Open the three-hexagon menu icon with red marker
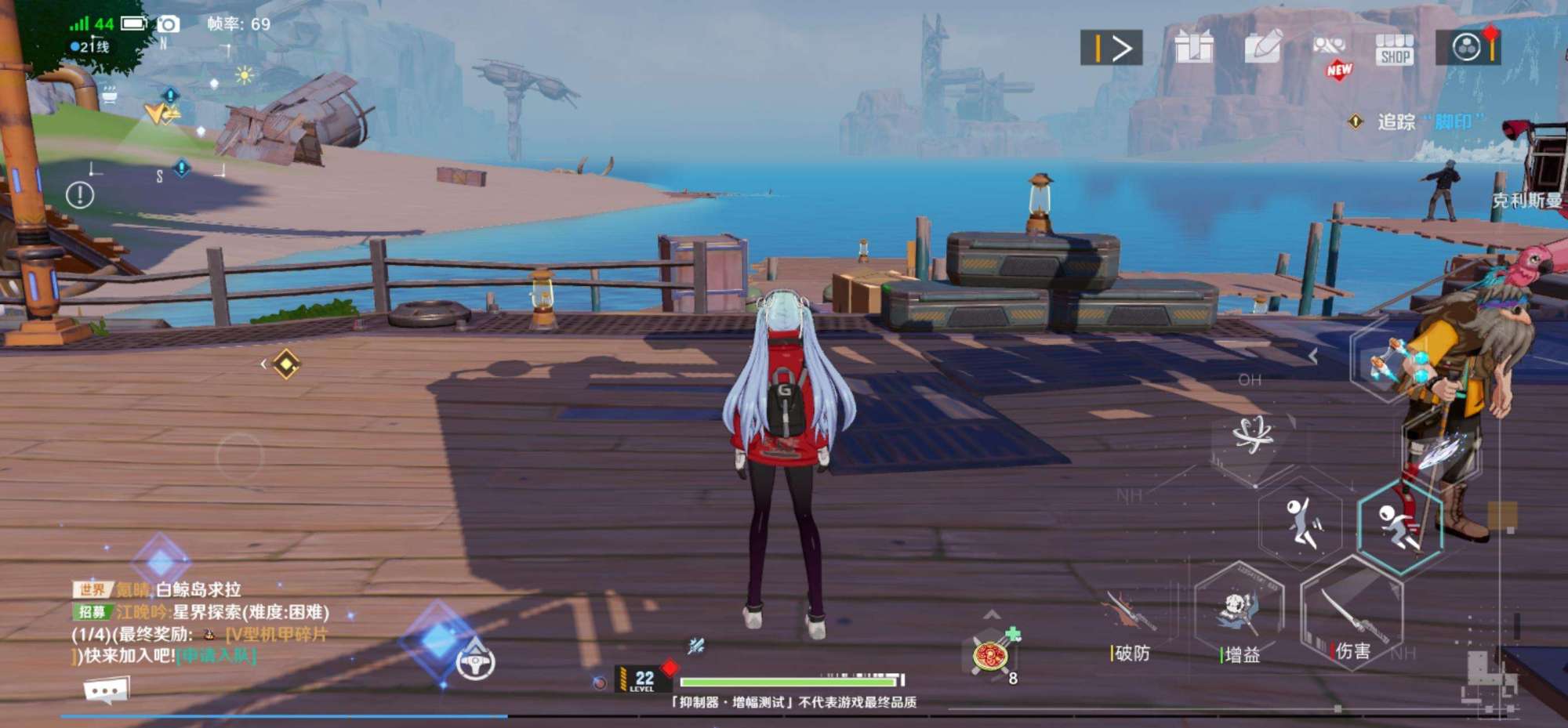Image resolution: width=1568 pixels, height=728 pixels. (1468, 48)
